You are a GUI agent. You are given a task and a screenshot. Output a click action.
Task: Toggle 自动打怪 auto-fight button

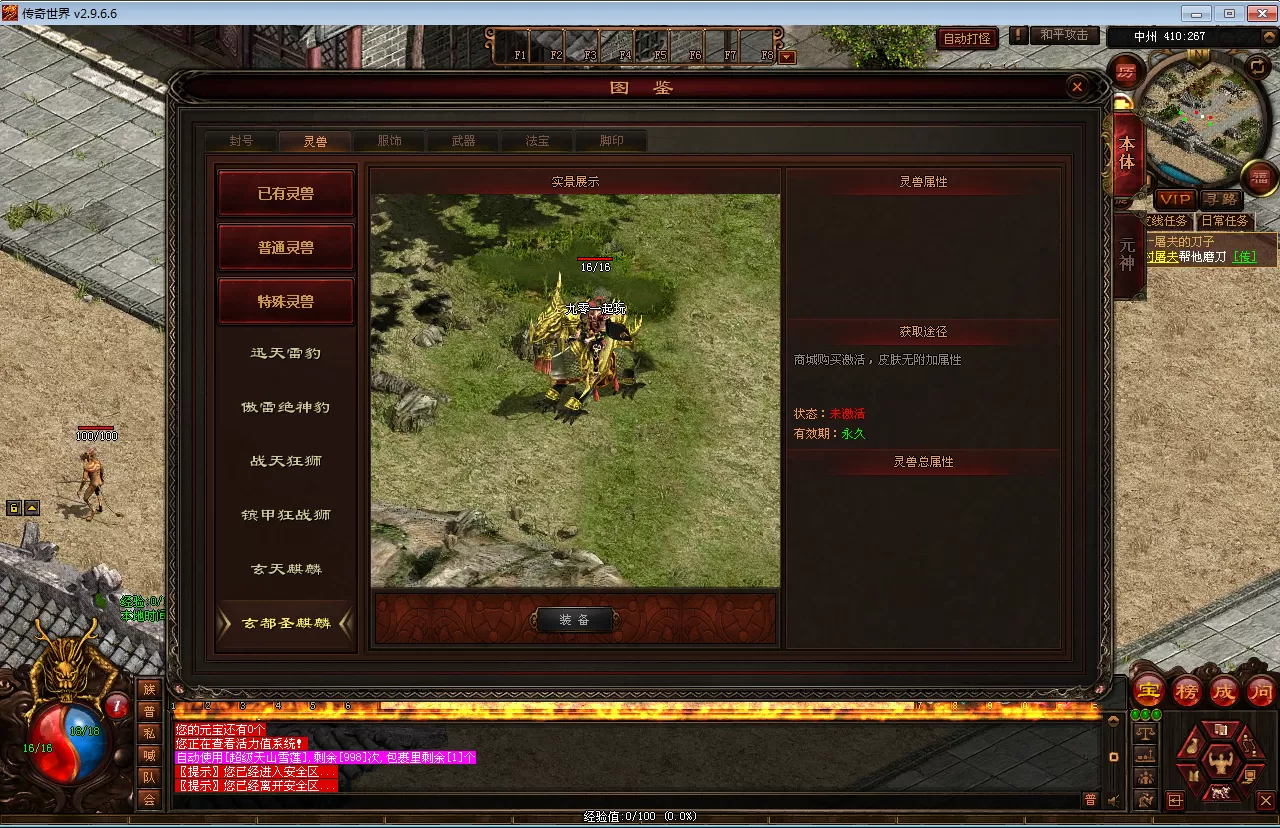tap(967, 38)
